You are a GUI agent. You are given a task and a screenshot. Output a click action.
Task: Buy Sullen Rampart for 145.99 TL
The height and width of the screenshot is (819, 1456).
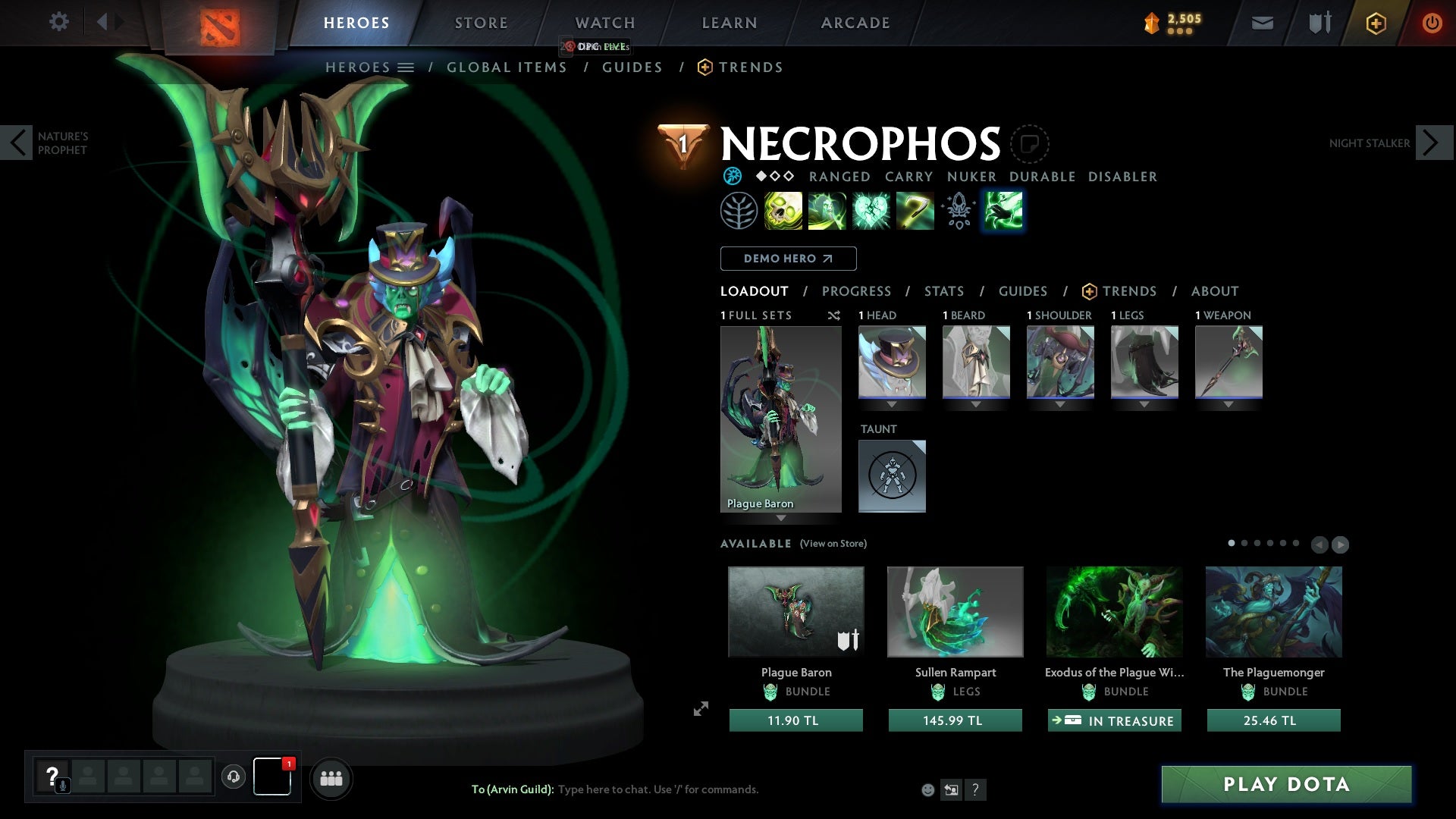click(x=955, y=720)
